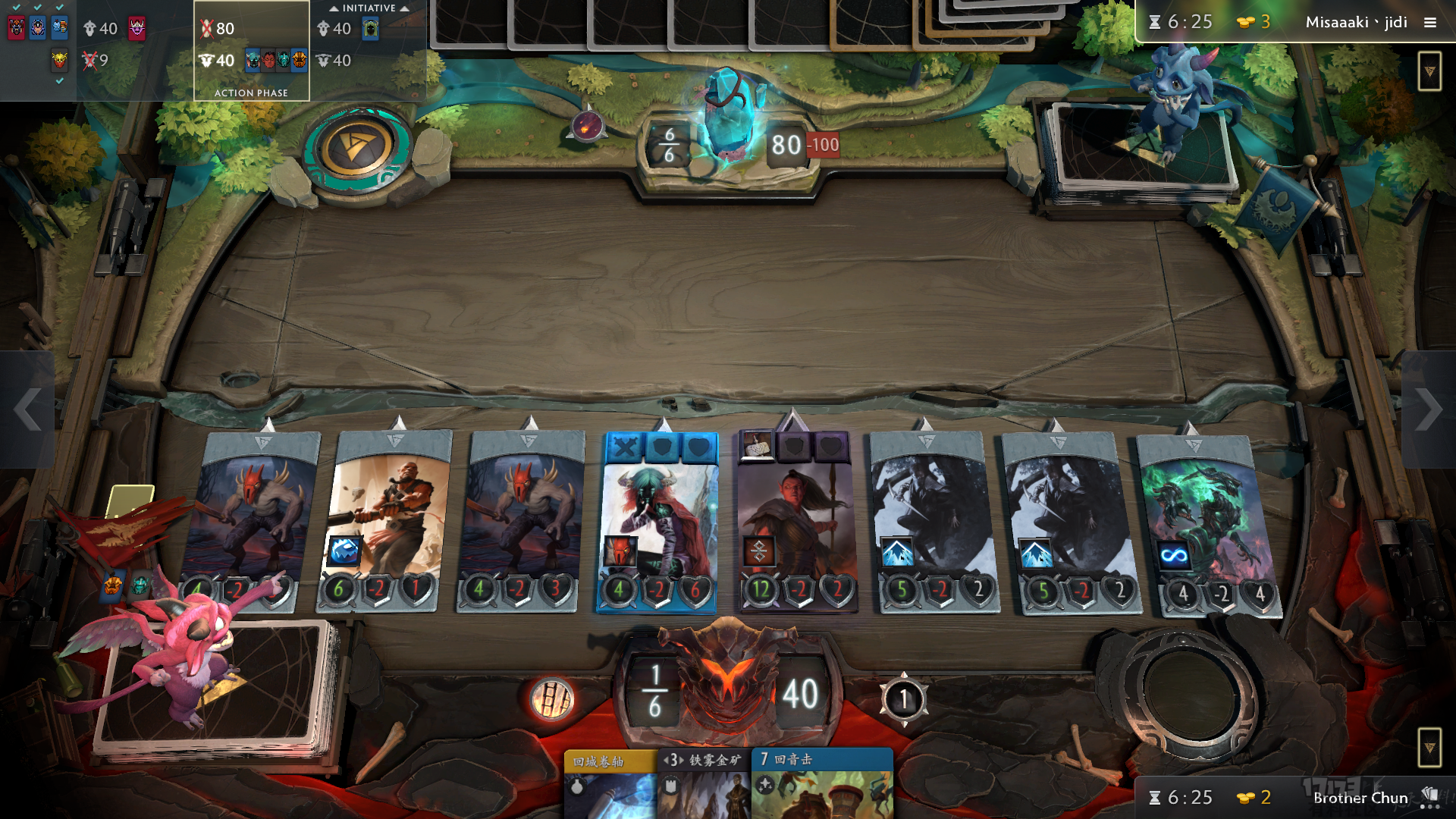Open the Action Phase lane overview panel
Screen dimensions: 1456x819
point(251,51)
